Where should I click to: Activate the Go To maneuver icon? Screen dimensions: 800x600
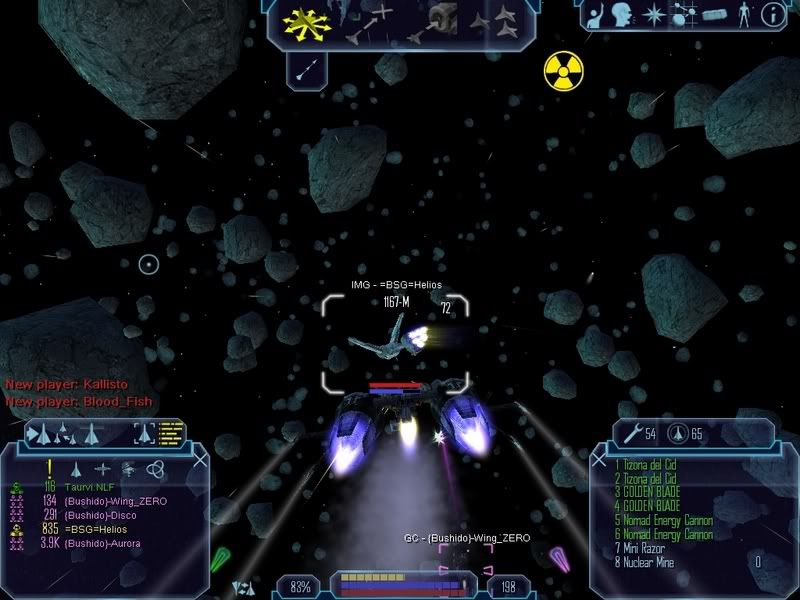coord(370,22)
